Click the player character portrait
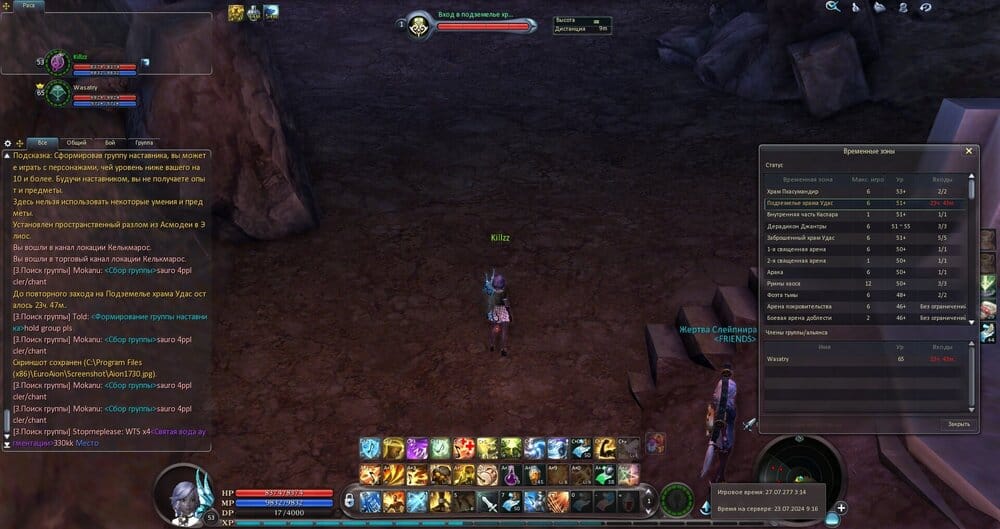This screenshot has height=529, width=1000. [x=184, y=495]
